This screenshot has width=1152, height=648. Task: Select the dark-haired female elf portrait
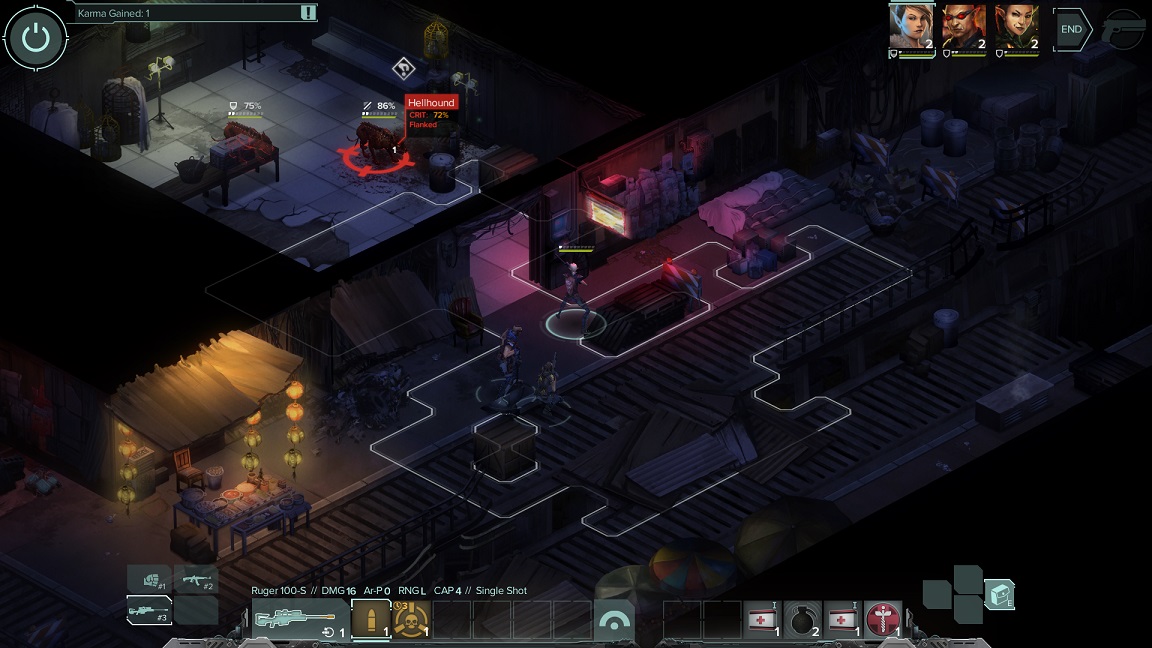click(x=1016, y=27)
